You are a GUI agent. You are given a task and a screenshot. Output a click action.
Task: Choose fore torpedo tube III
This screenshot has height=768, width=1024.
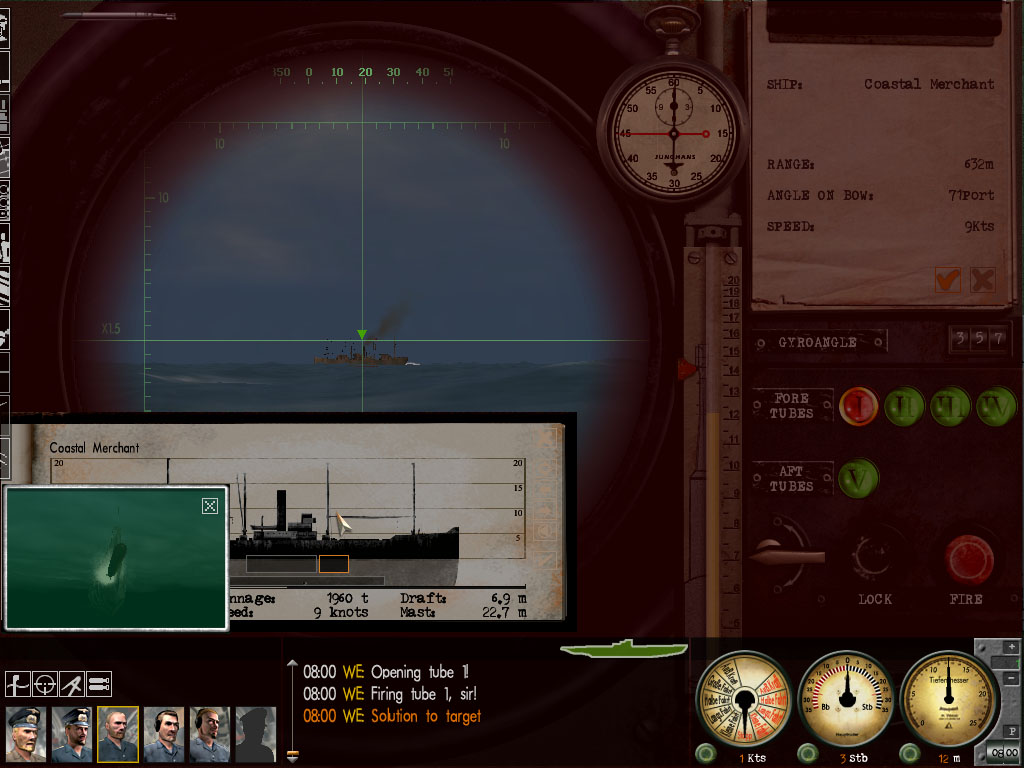pos(949,406)
